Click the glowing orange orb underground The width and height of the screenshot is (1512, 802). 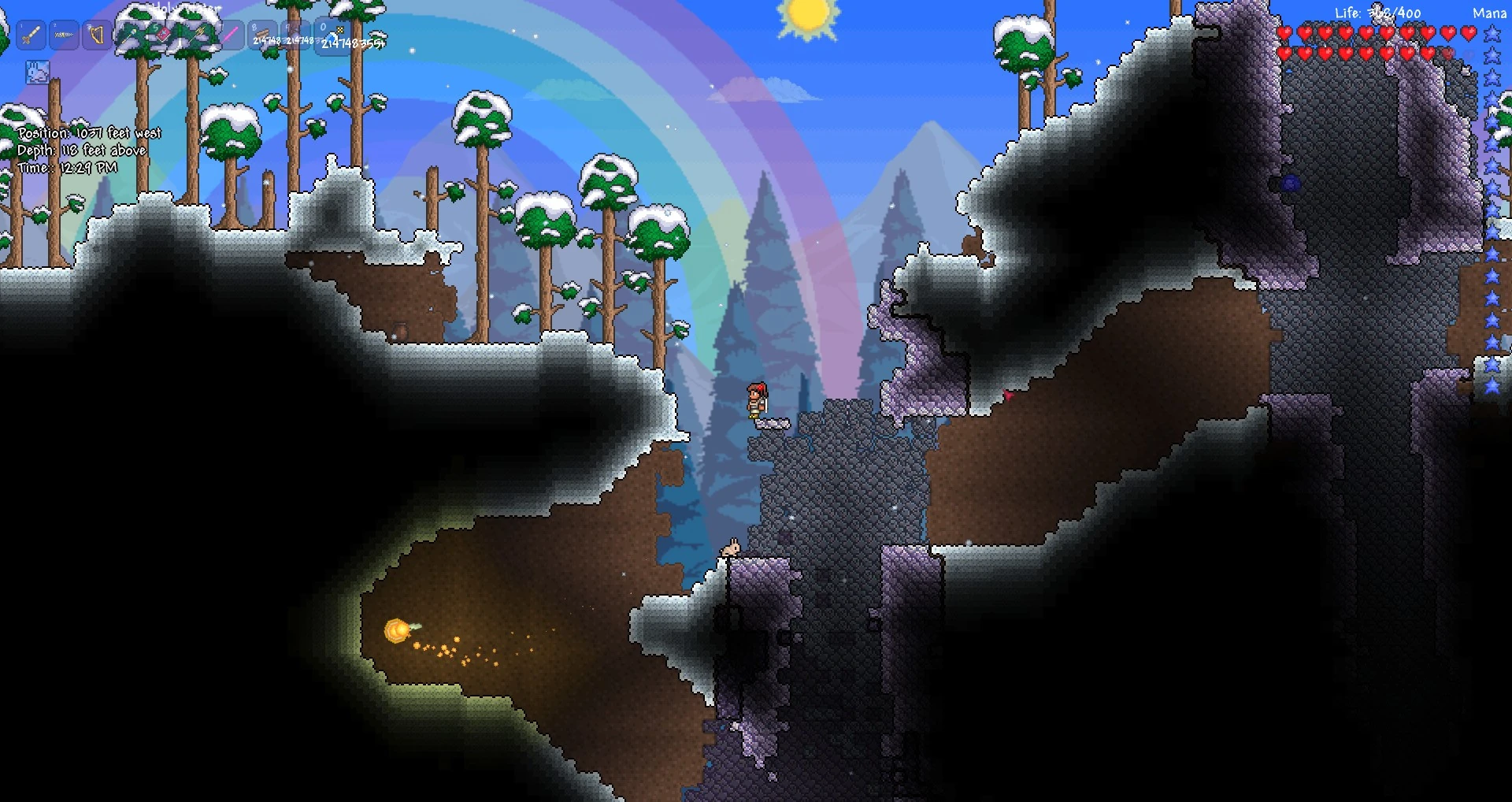pos(398,629)
